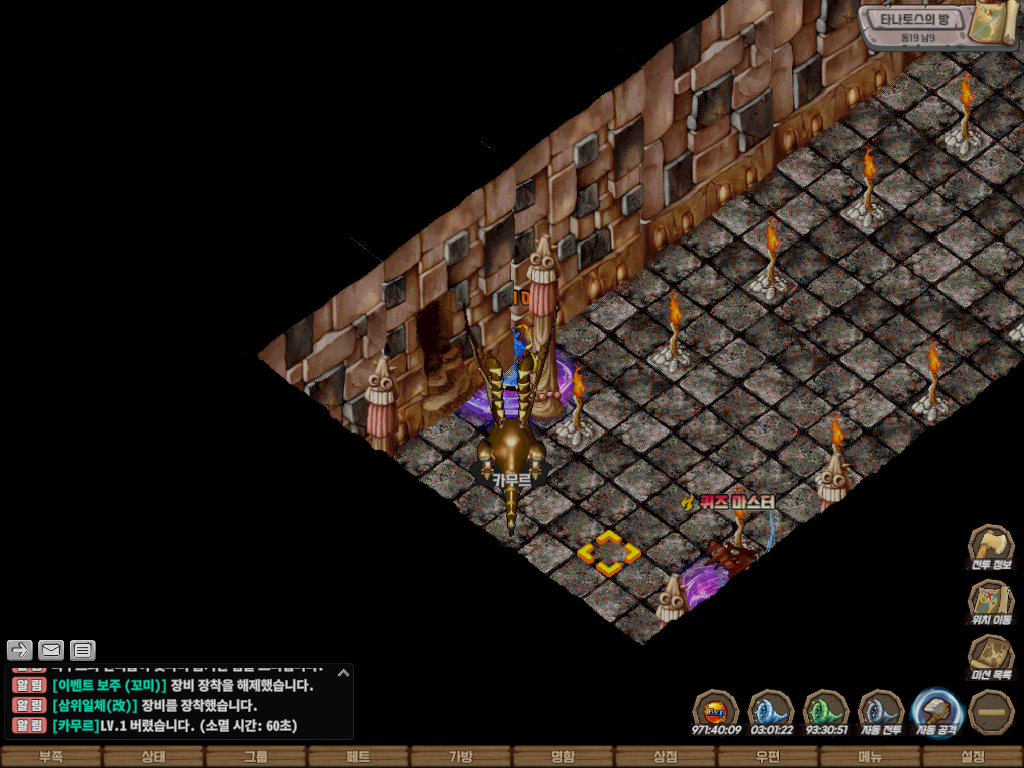Open the 가방 (bag) inventory
Image resolution: width=1024 pixels, height=768 pixels.
pyautogui.click(x=461, y=757)
